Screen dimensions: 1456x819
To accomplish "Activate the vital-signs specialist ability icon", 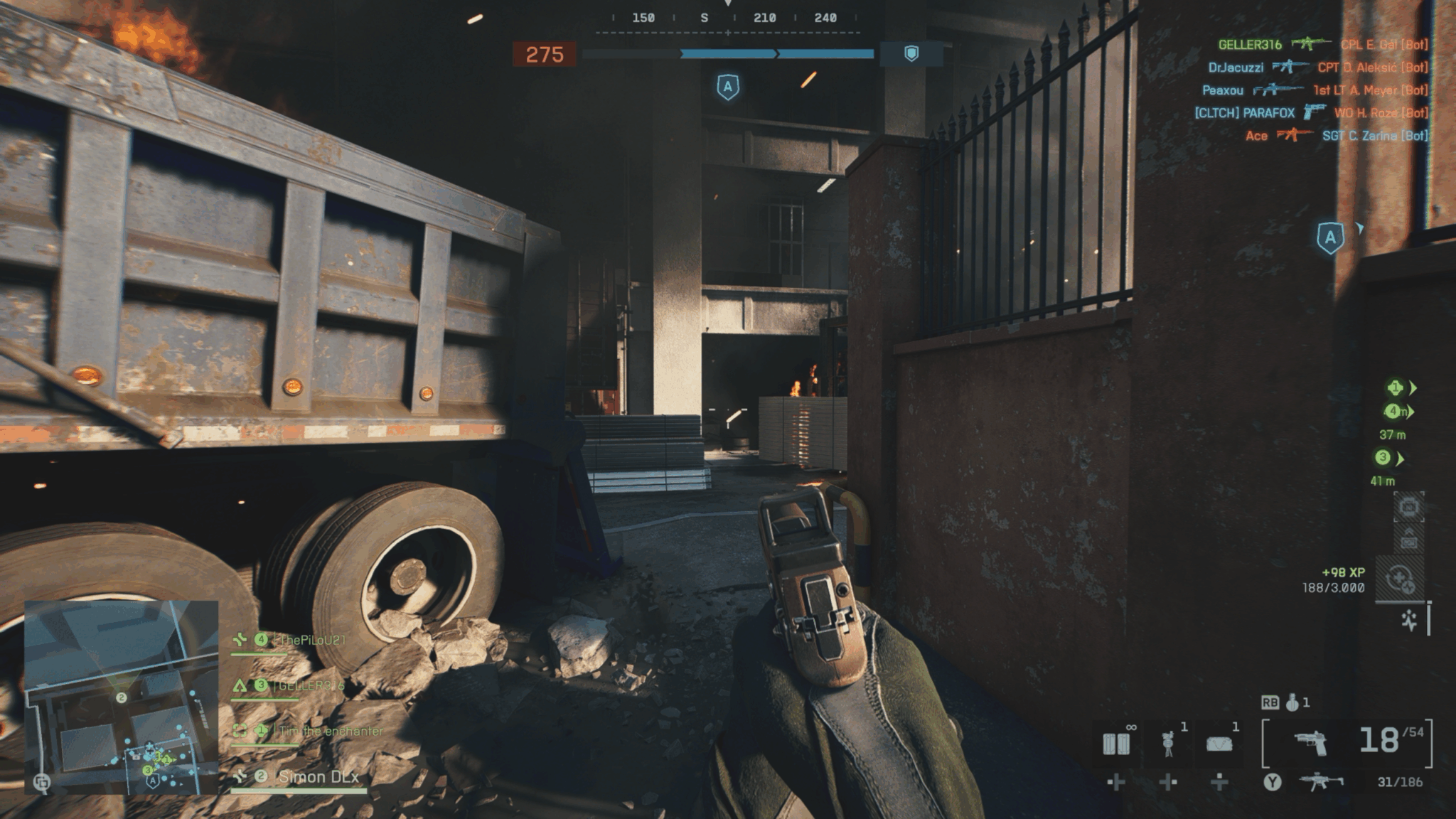I will tap(1409, 620).
